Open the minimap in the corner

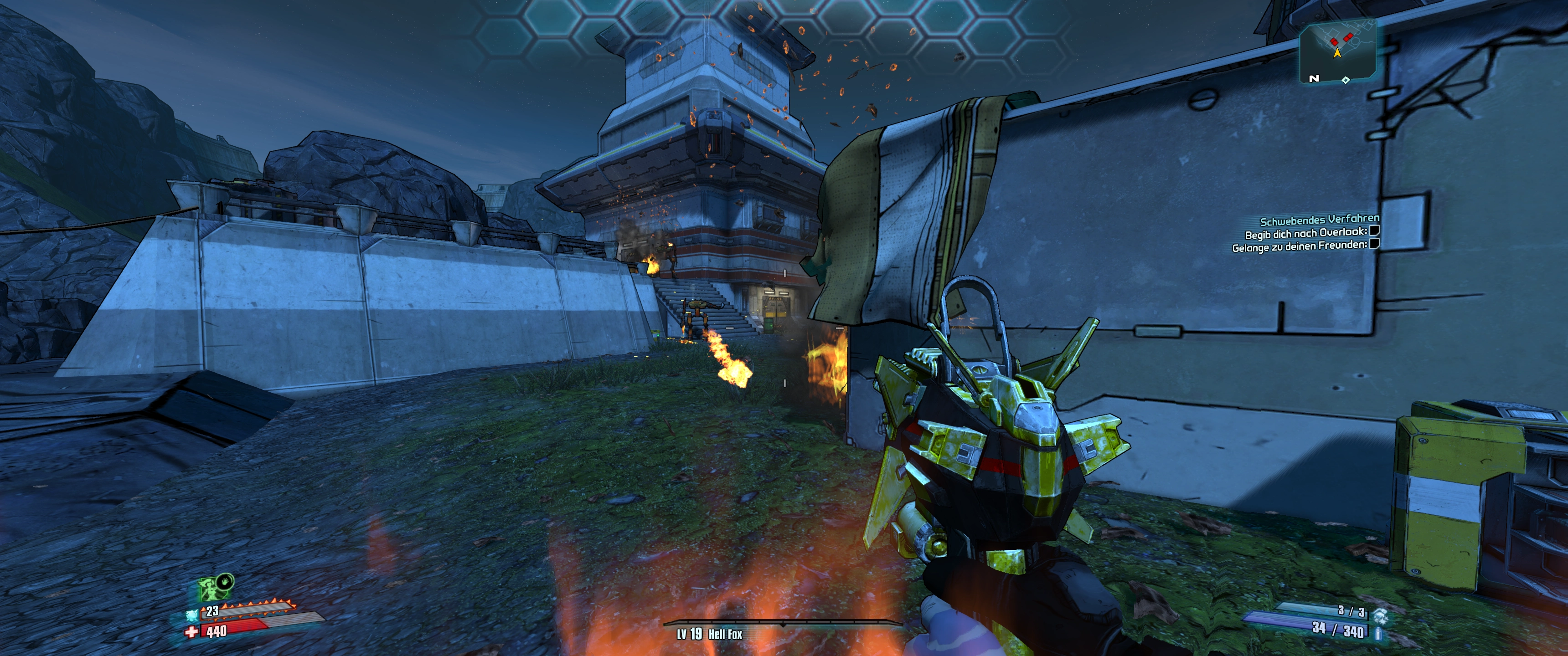[1337, 52]
